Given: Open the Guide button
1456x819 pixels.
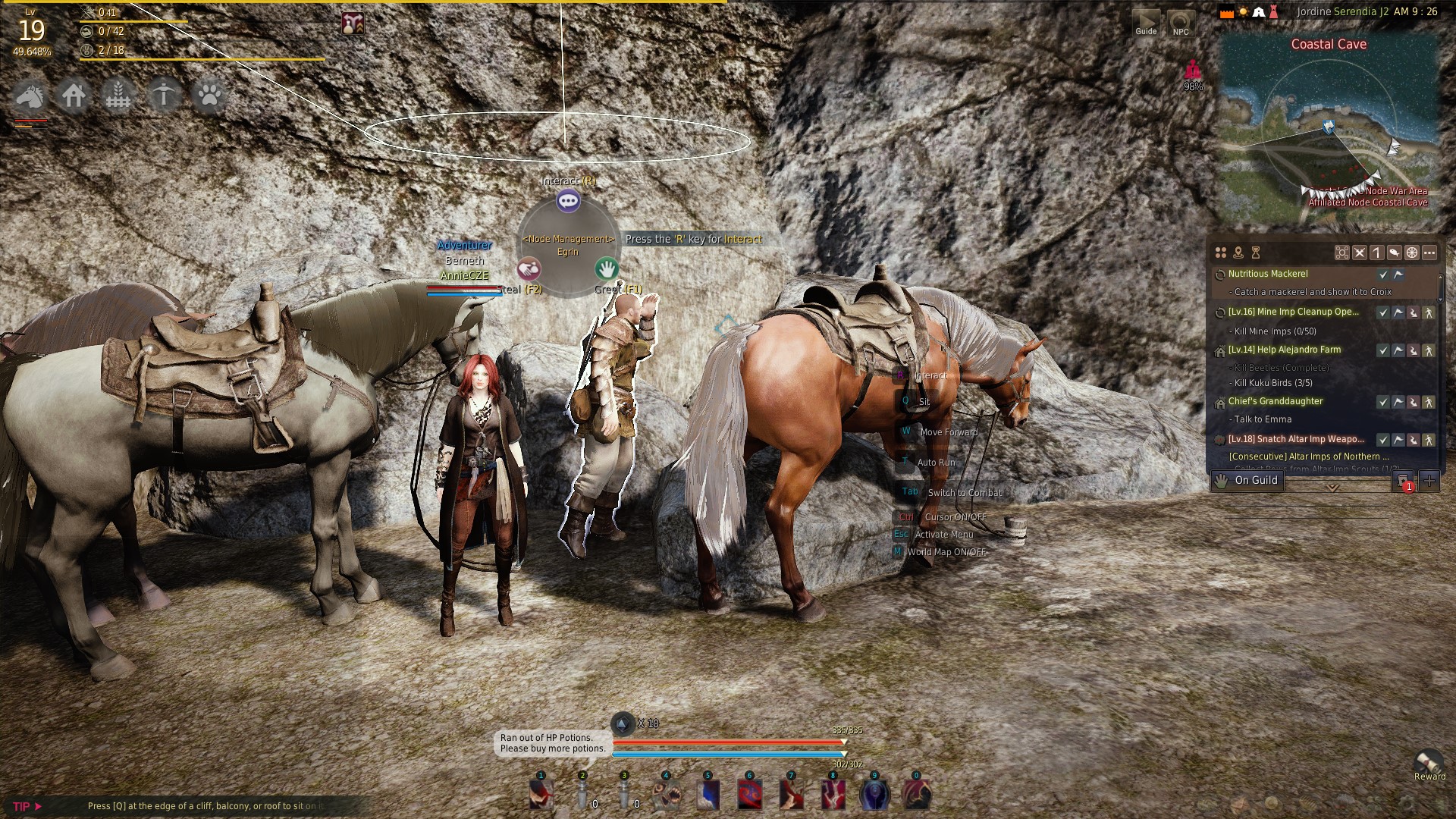Looking at the screenshot, I should pos(1146,23).
